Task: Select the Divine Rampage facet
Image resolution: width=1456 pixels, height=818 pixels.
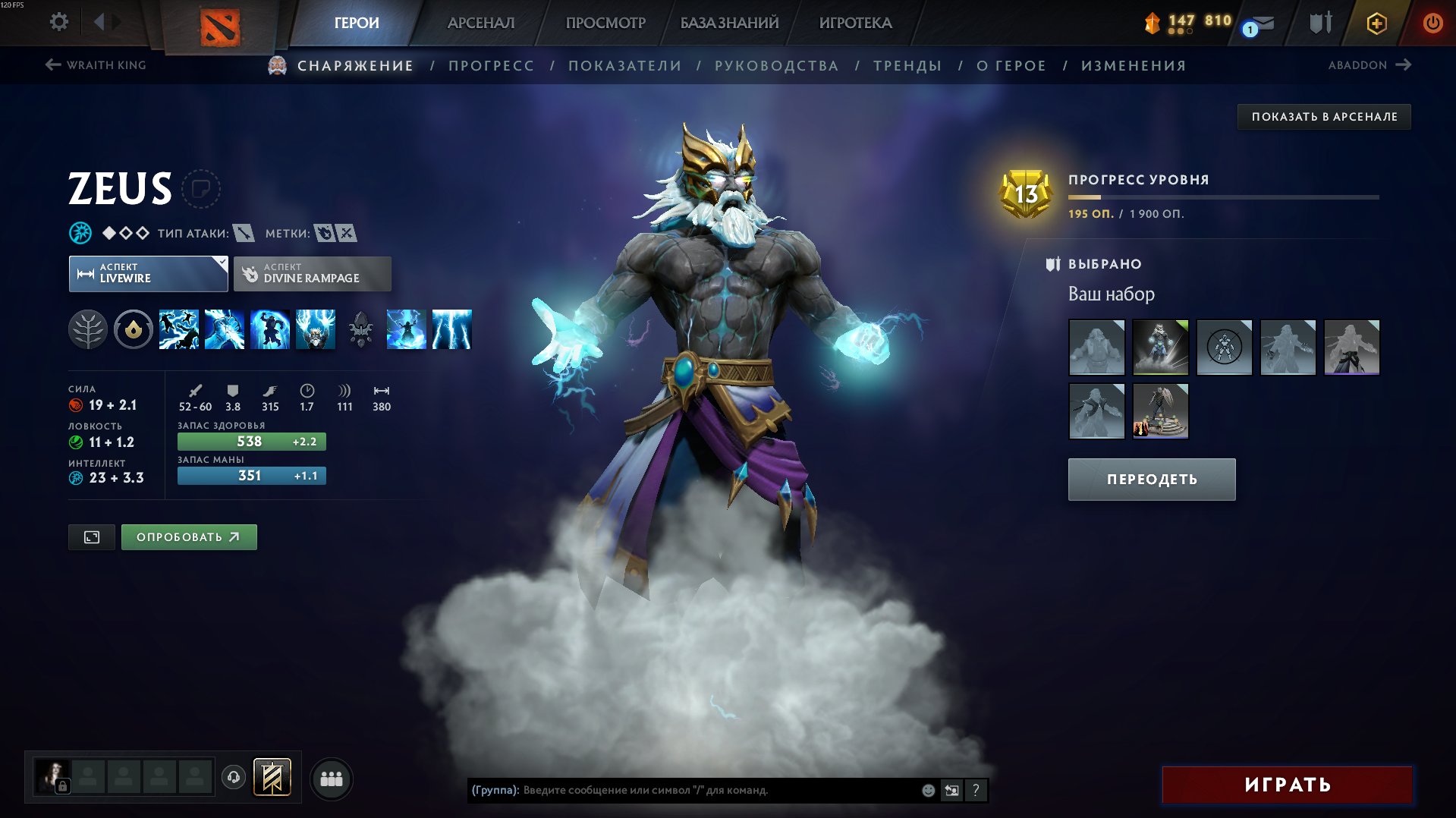Action: point(312,273)
